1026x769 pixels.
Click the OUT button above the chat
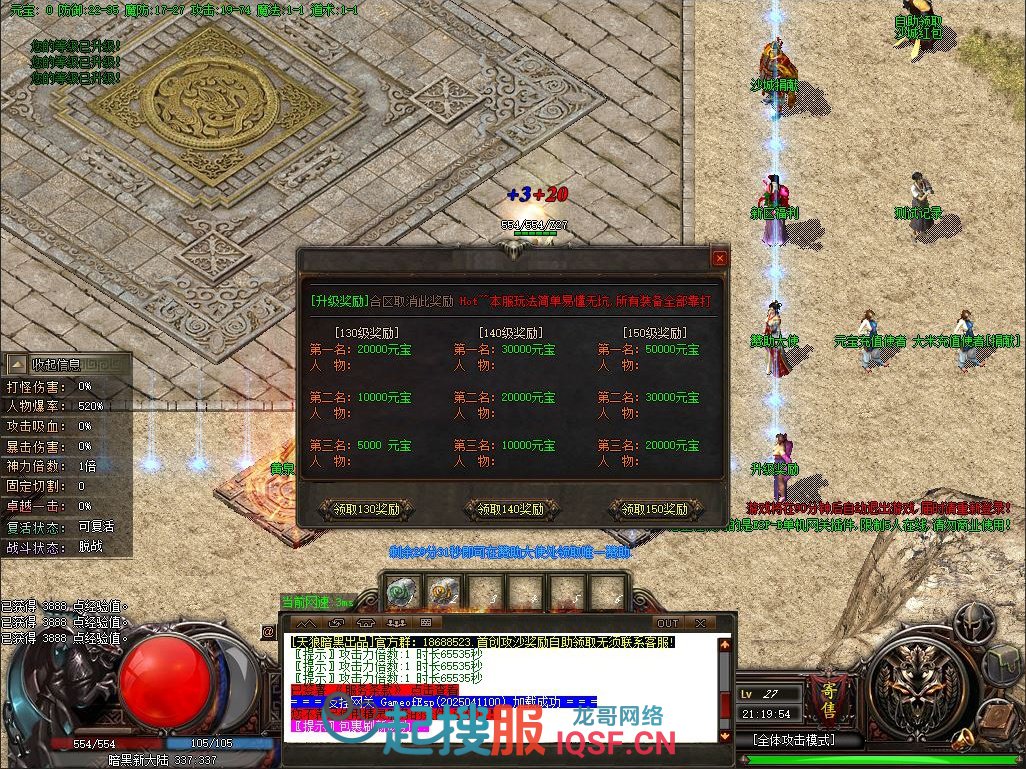[x=667, y=623]
